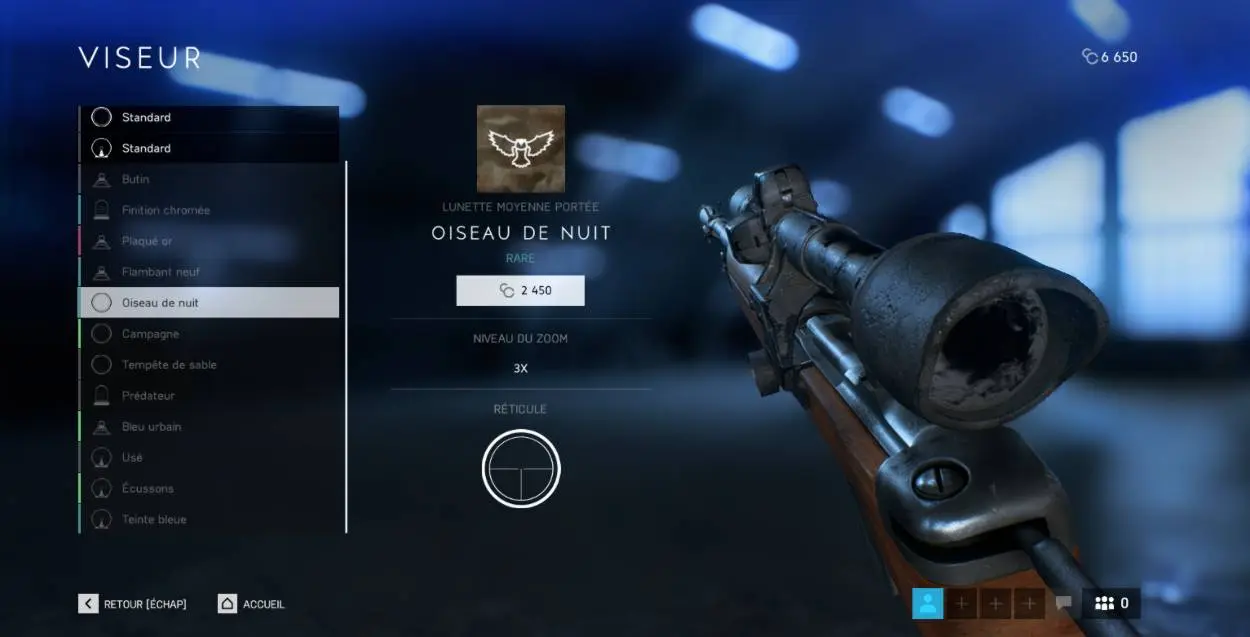Pick the Teinte bleue skin
The width and height of the screenshot is (1250, 637).
(x=208, y=519)
